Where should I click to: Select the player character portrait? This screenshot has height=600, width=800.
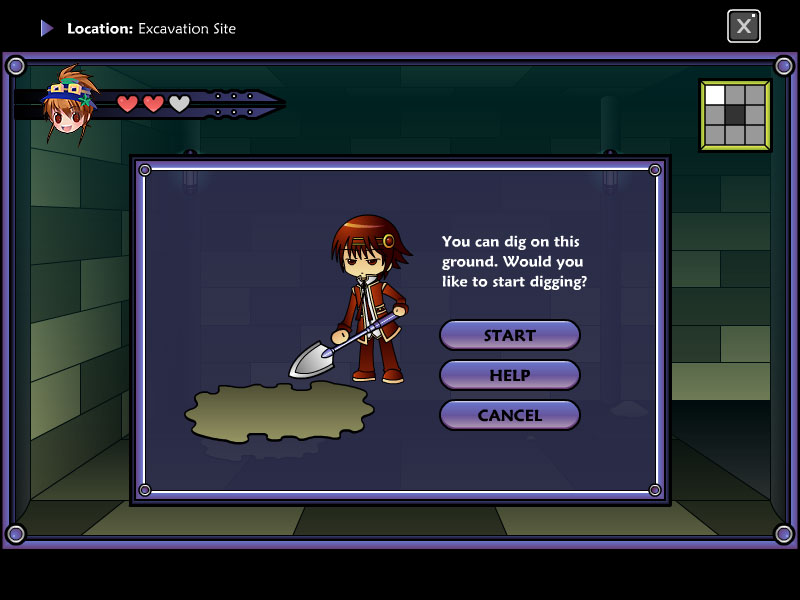[x=68, y=105]
